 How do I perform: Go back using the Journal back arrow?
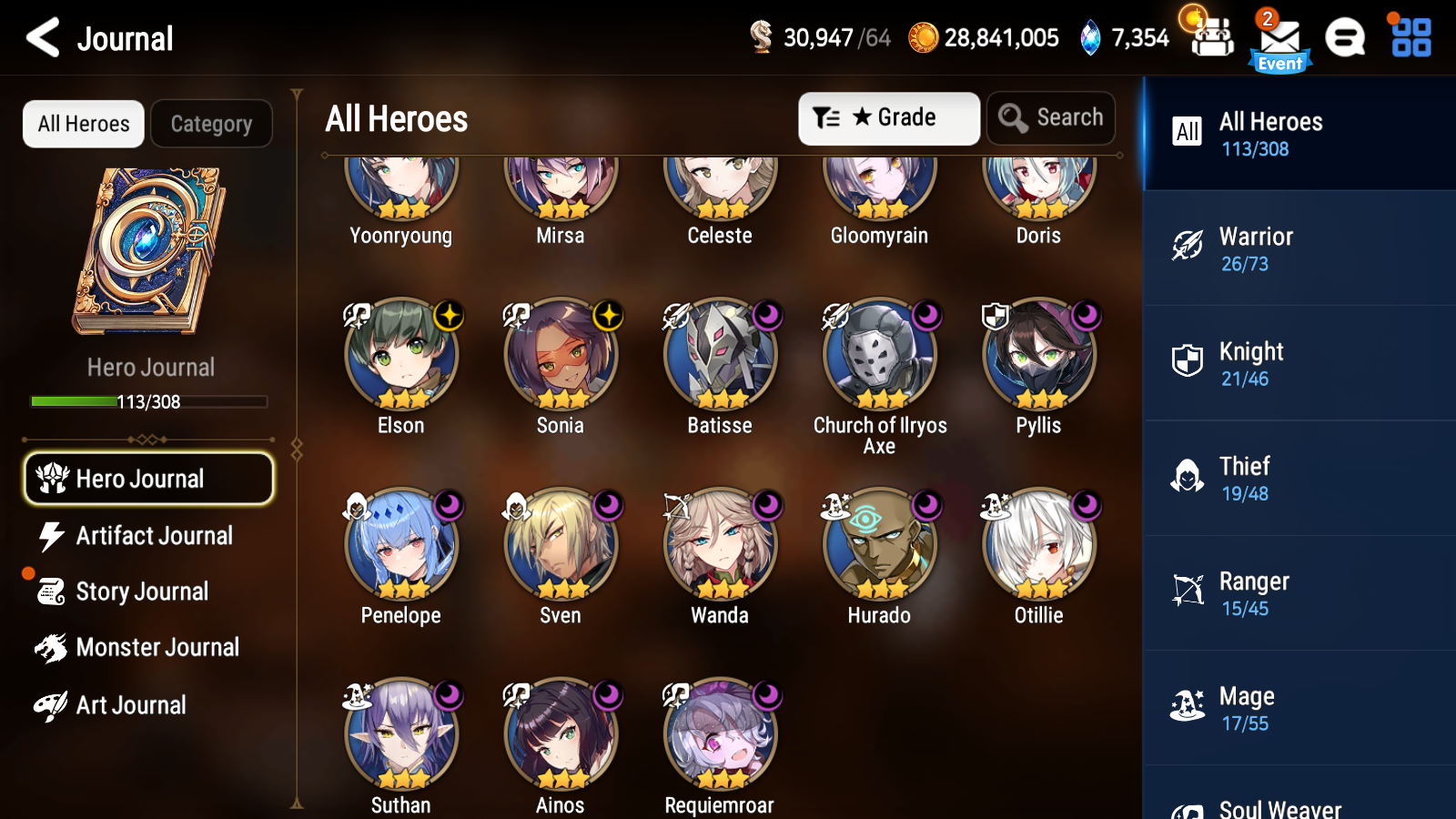(39, 37)
